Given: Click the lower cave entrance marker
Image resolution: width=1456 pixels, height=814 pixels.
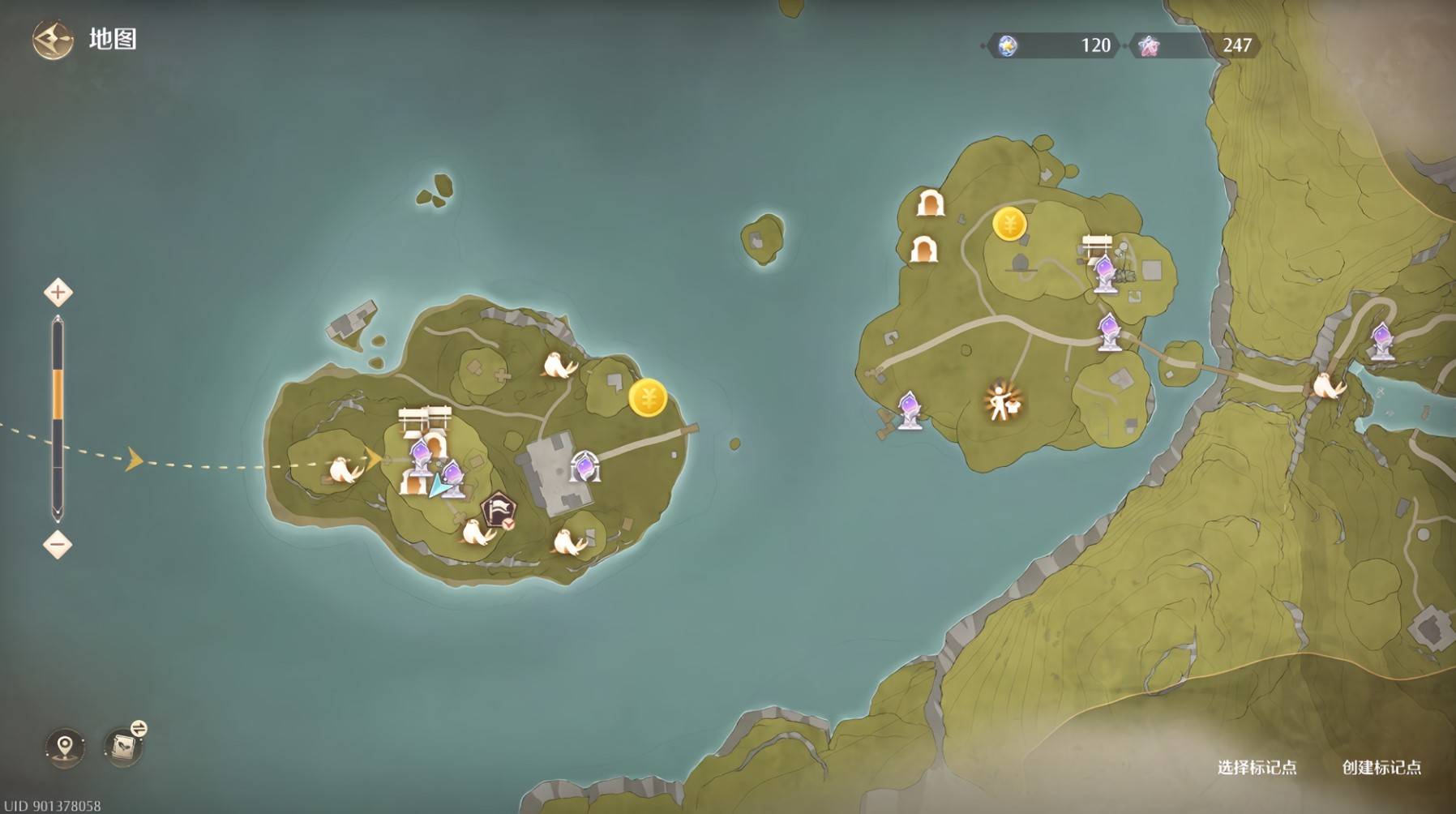Looking at the screenshot, I should 923,249.
